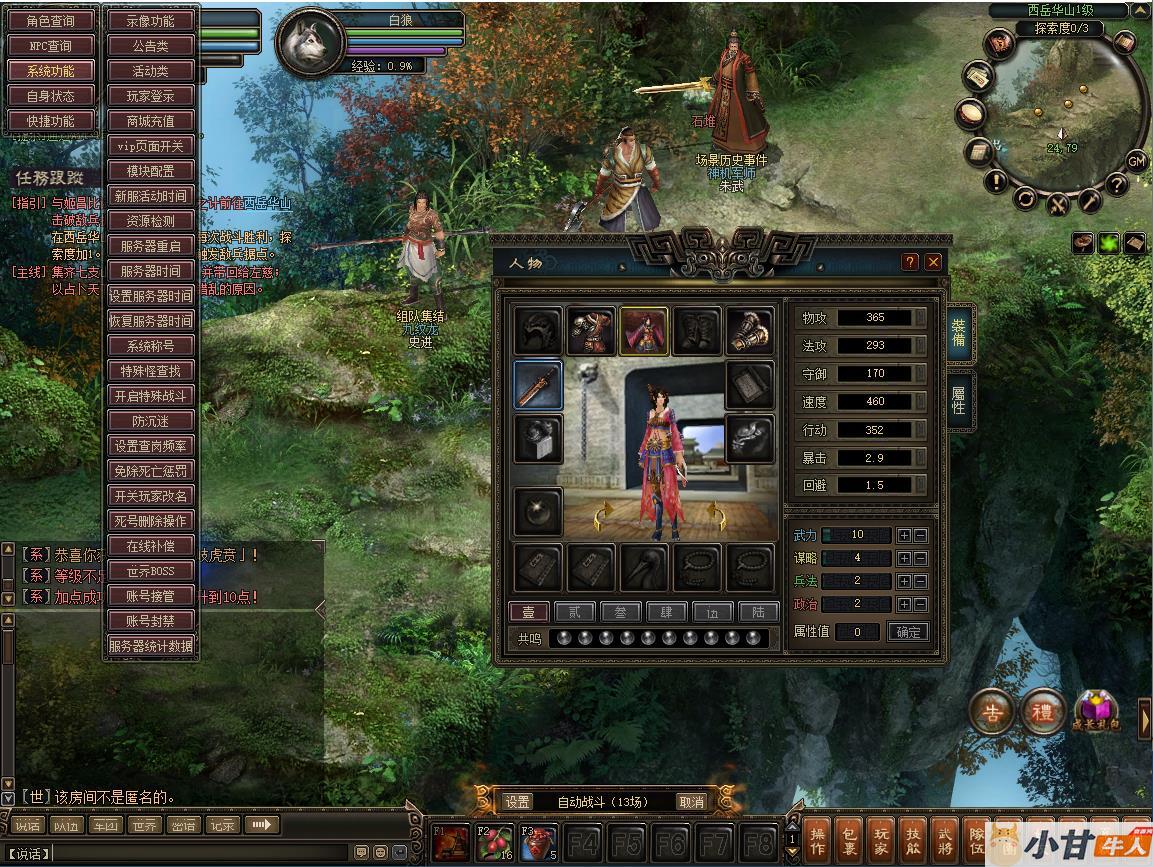Switch to equipment set 贰

pyautogui.click(x=574, y=612)
